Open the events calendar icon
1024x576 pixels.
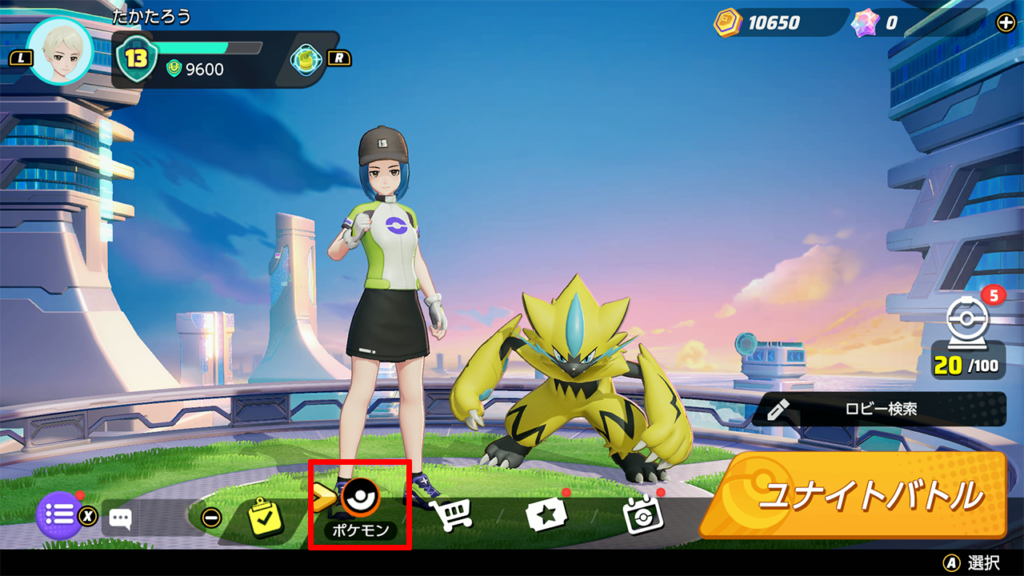(x=641, y=515)
